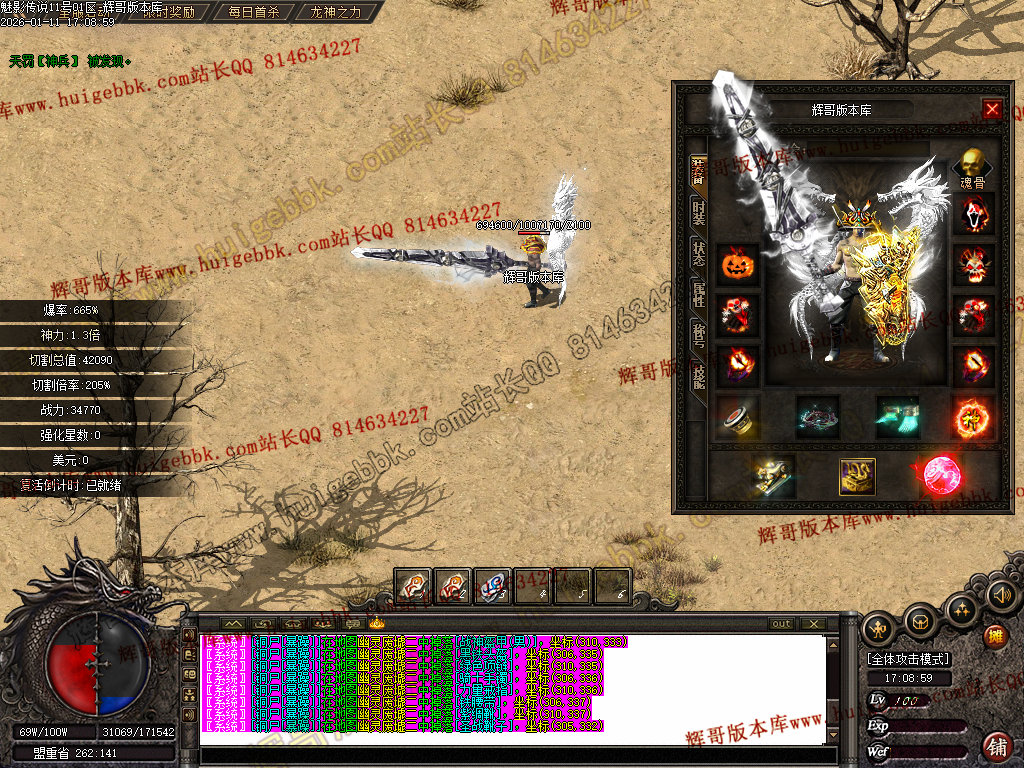The image size is (1024, 768).
Task: Click the chat window out button
Action: click(x=781, y=624)
